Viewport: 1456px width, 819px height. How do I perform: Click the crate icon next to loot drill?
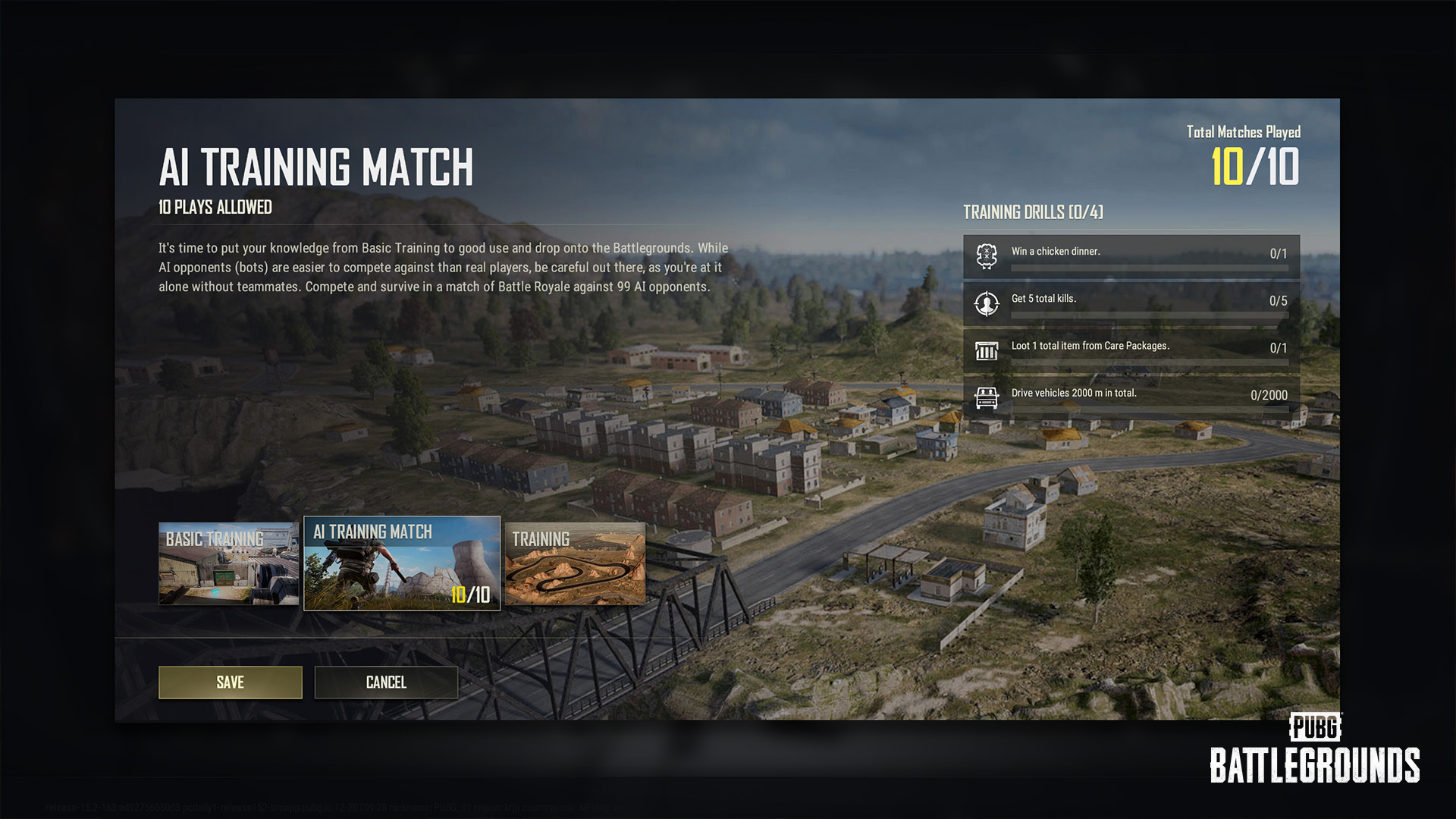point(986,351)
